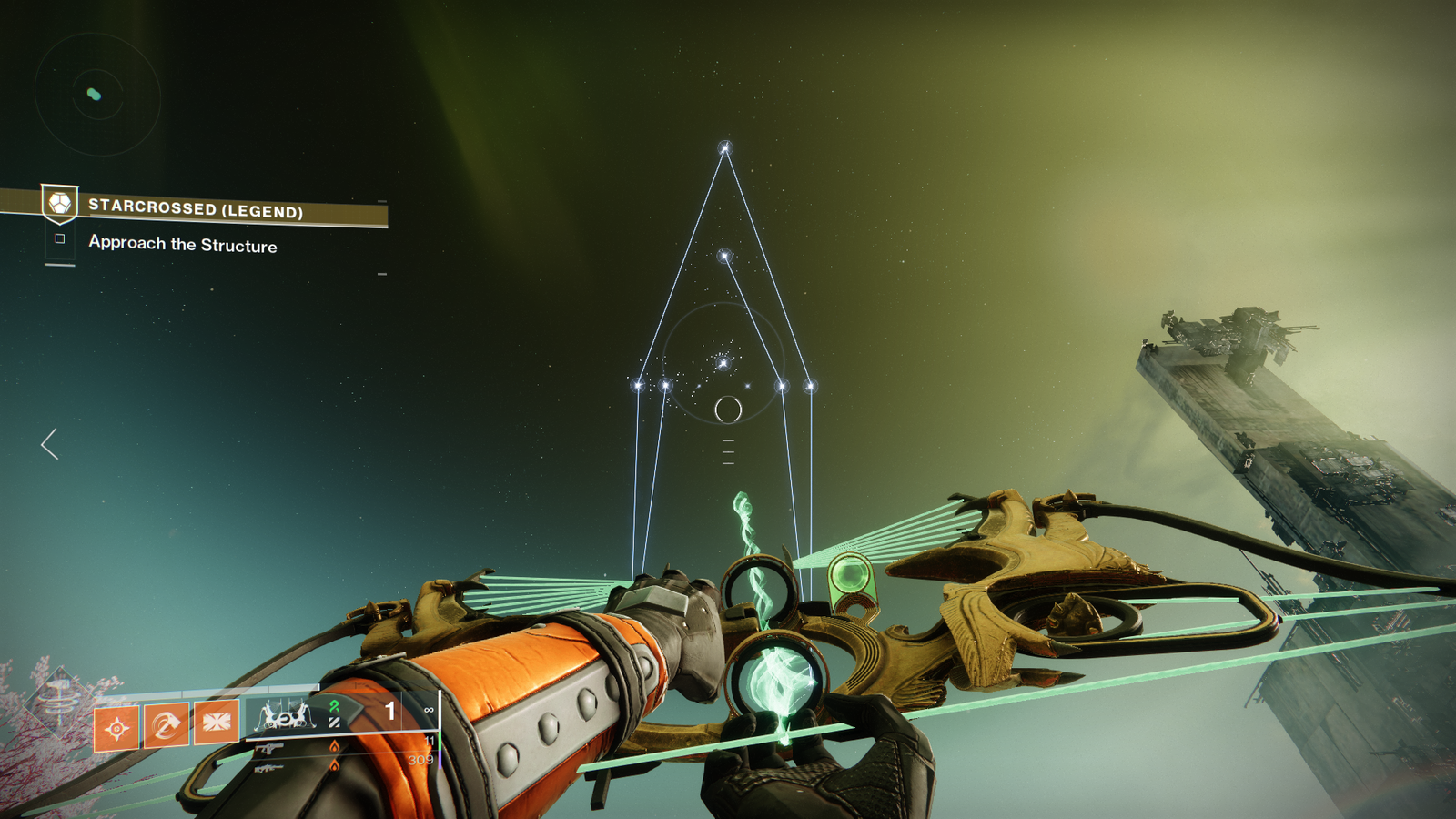Click the exotic engram icon on quest banner
This screenshot has height=819, width=1456.
pos(59,207)
